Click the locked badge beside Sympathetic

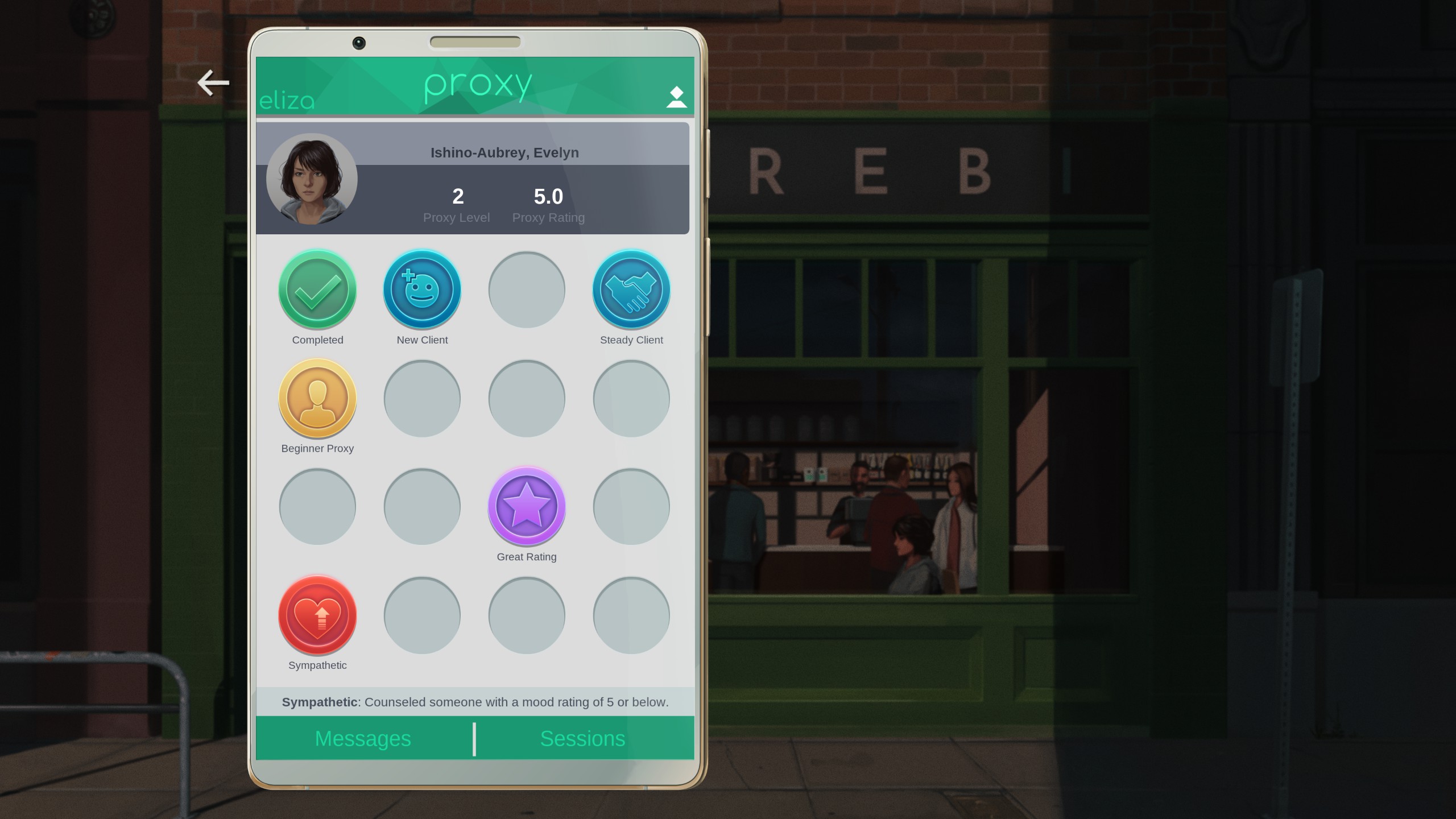click(422, 615)
